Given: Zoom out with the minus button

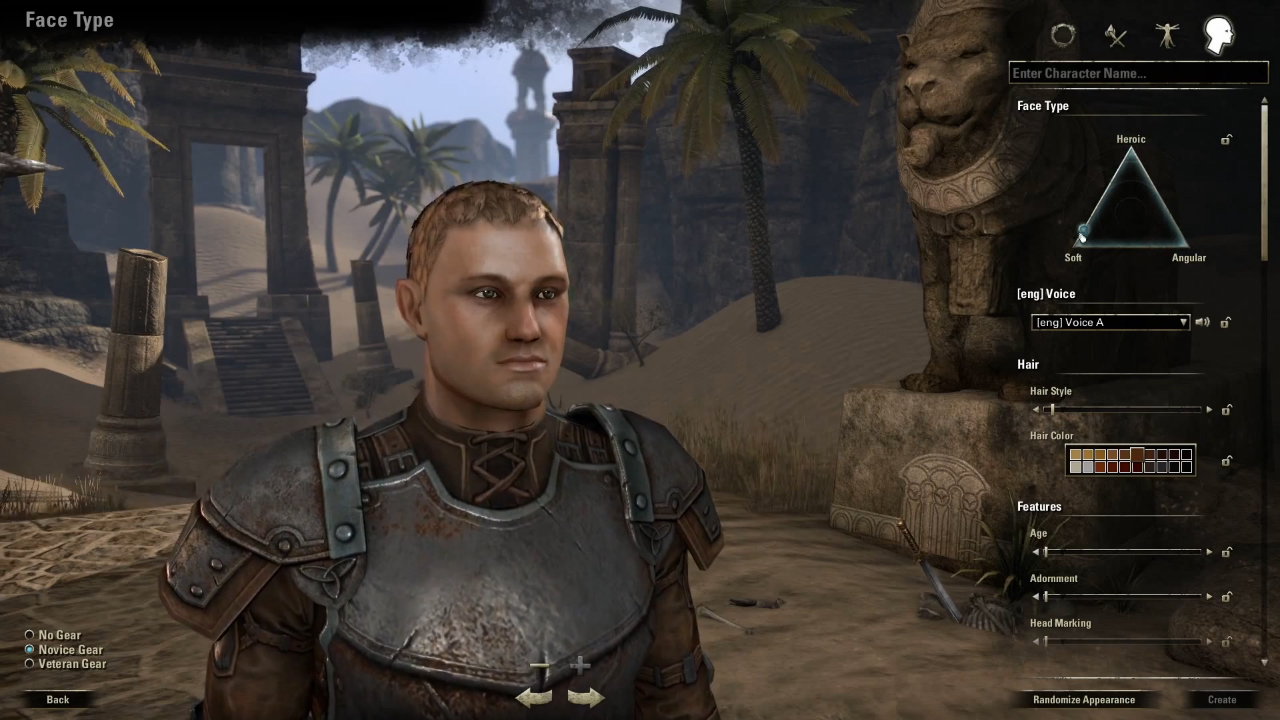Looking at the screenshot, I should pyautogui.click(x=540, y=665).
